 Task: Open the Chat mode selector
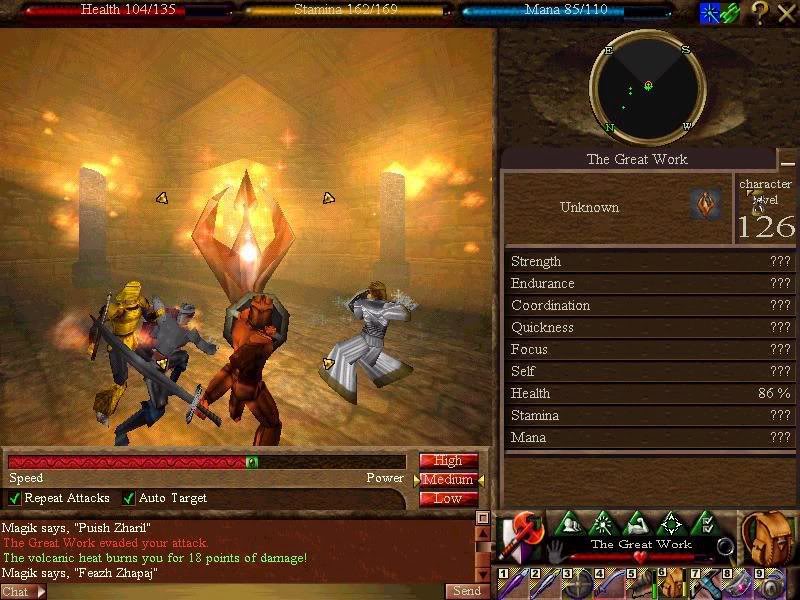tap(23, 592)
